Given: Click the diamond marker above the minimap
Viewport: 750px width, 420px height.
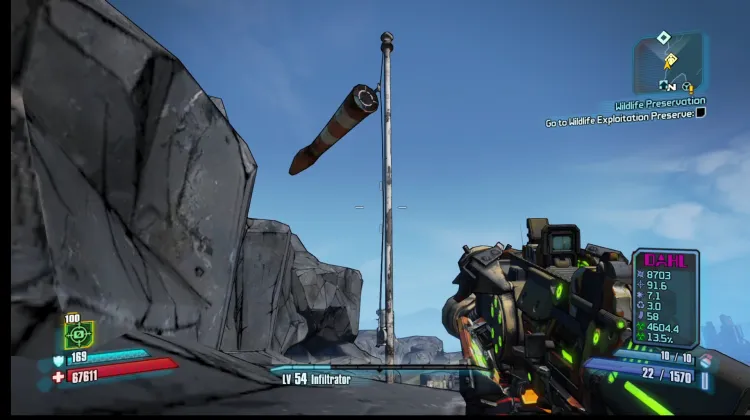Looking at the screenshot, I should click(x=663, y=37).
